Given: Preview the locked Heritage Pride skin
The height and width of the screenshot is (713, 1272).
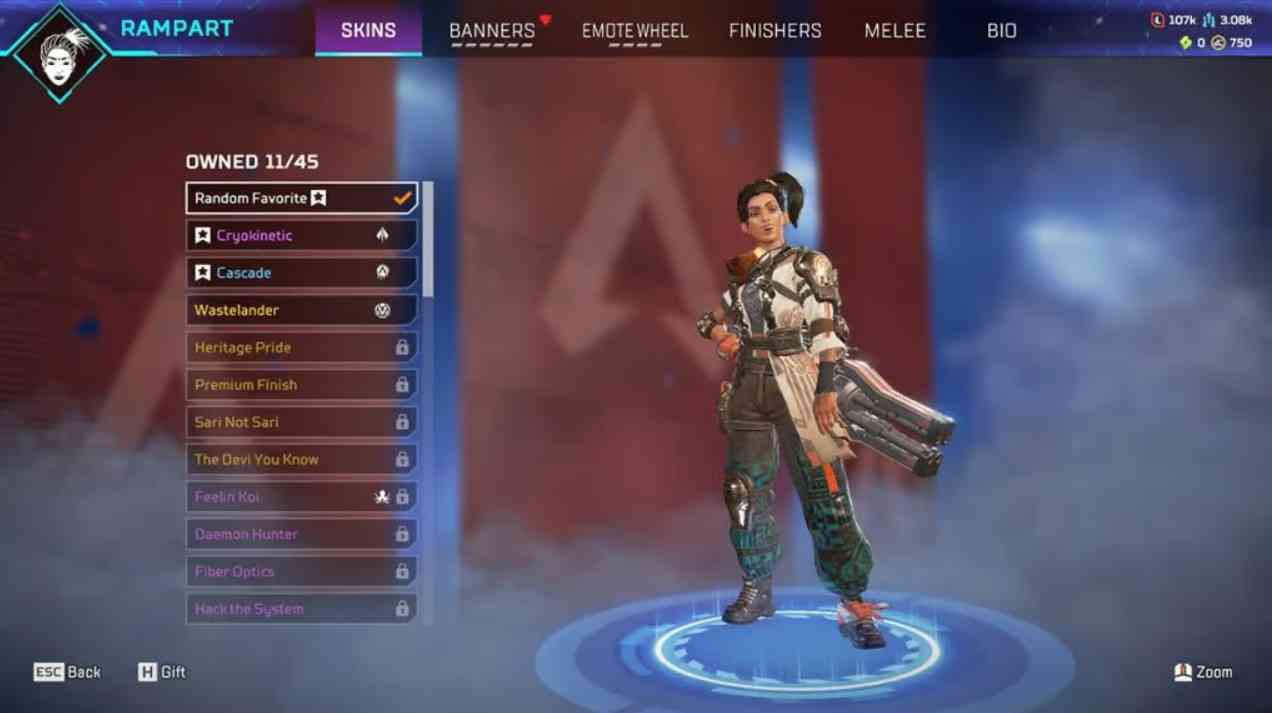Looking at the screenshot, I should [x=301, y=348].
